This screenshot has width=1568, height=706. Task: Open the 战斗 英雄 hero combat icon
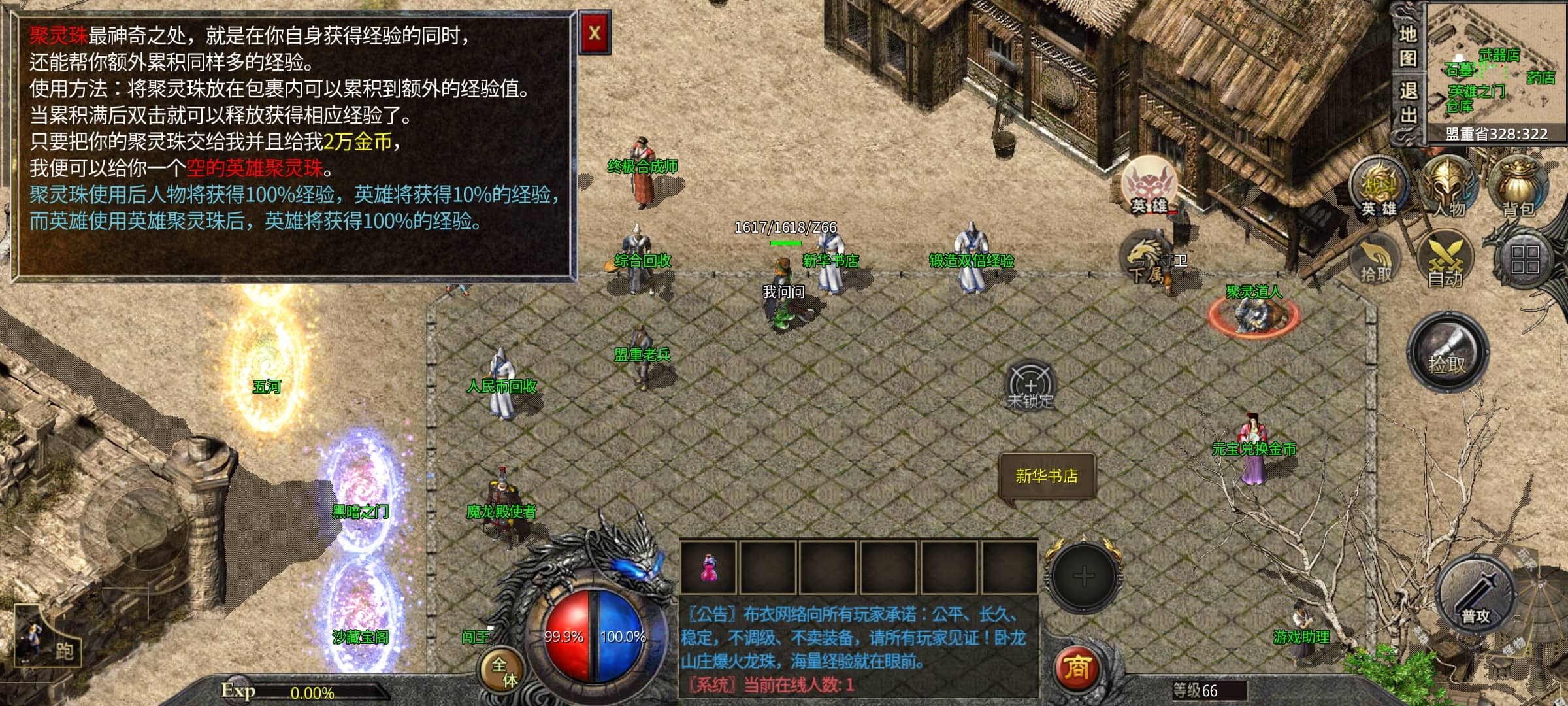[1379, 188]
